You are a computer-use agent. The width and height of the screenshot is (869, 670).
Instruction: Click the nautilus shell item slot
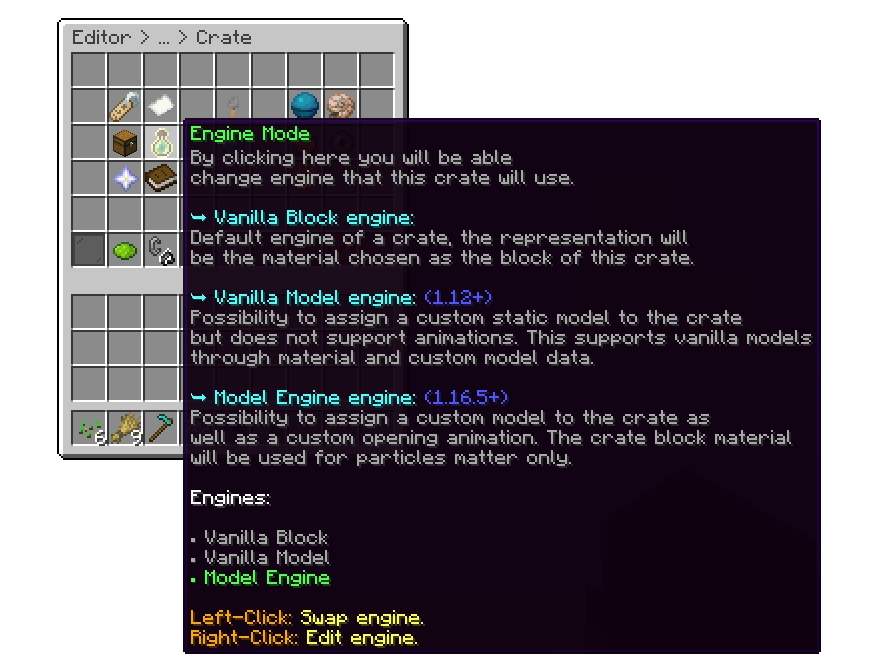tap(341, 106)
